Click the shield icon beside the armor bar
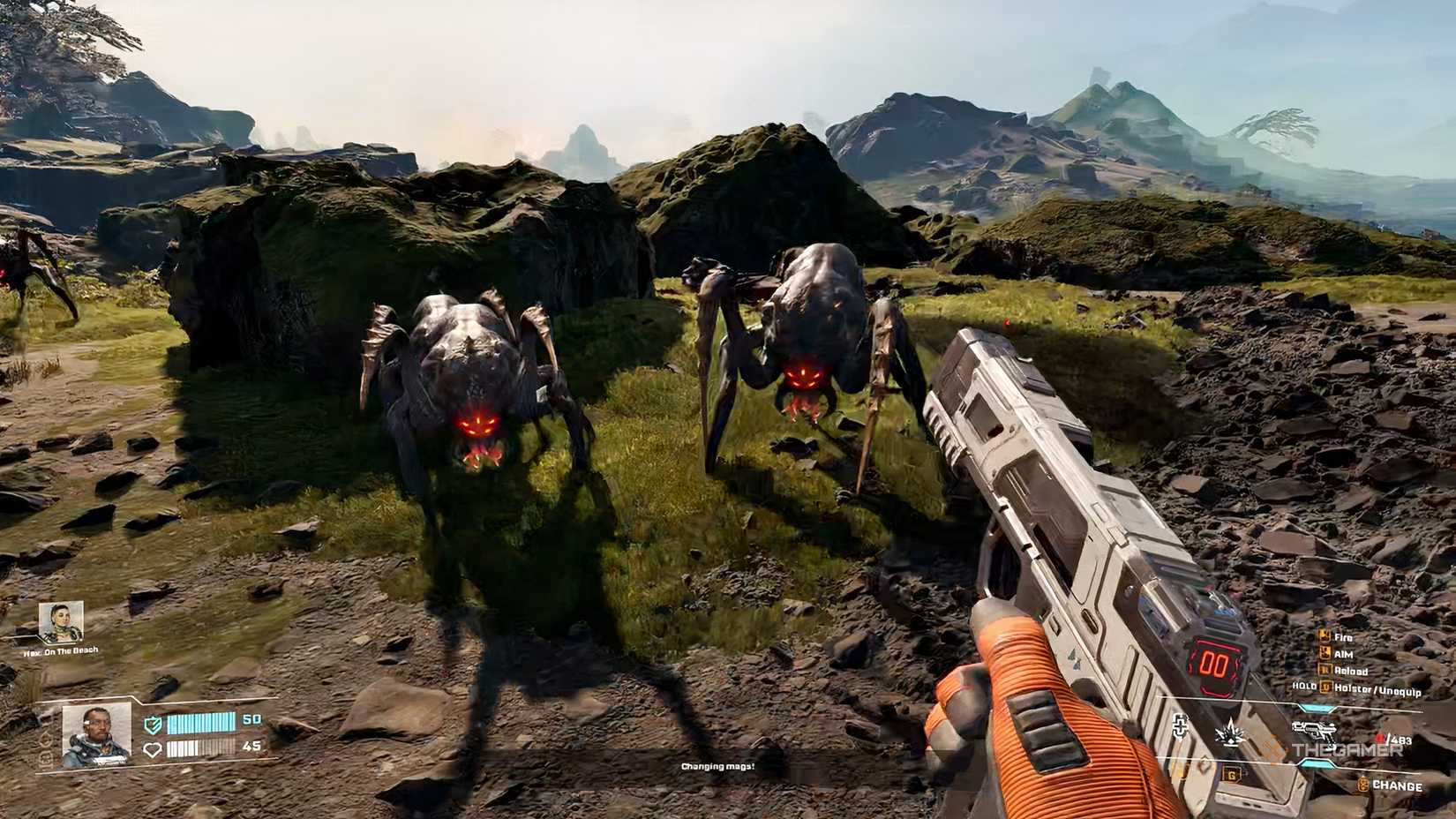The width and height of the screenshot is (1456, 819). click(x=152, y=724)
